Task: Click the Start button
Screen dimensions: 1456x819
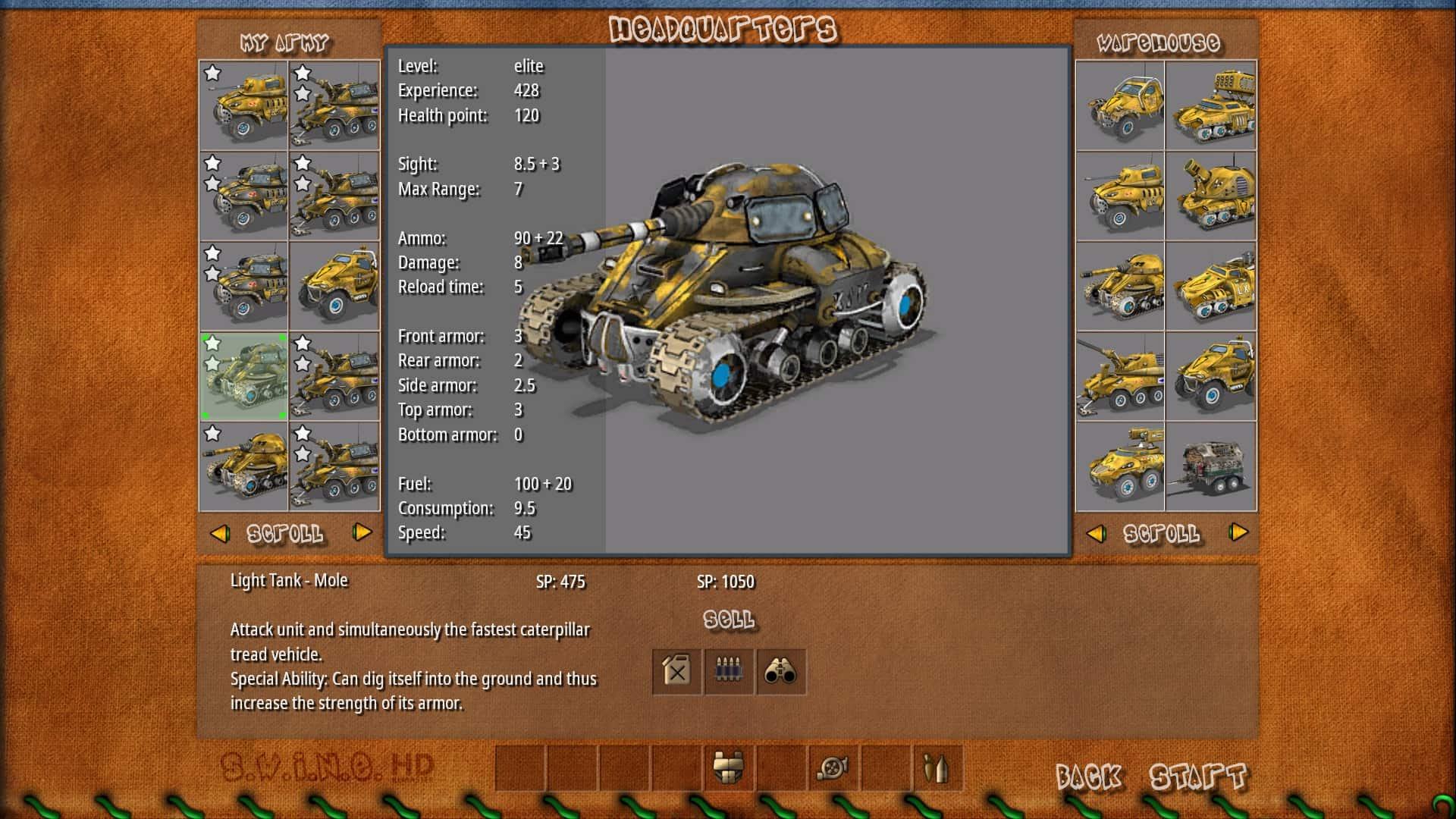Action: [1197, 777]
